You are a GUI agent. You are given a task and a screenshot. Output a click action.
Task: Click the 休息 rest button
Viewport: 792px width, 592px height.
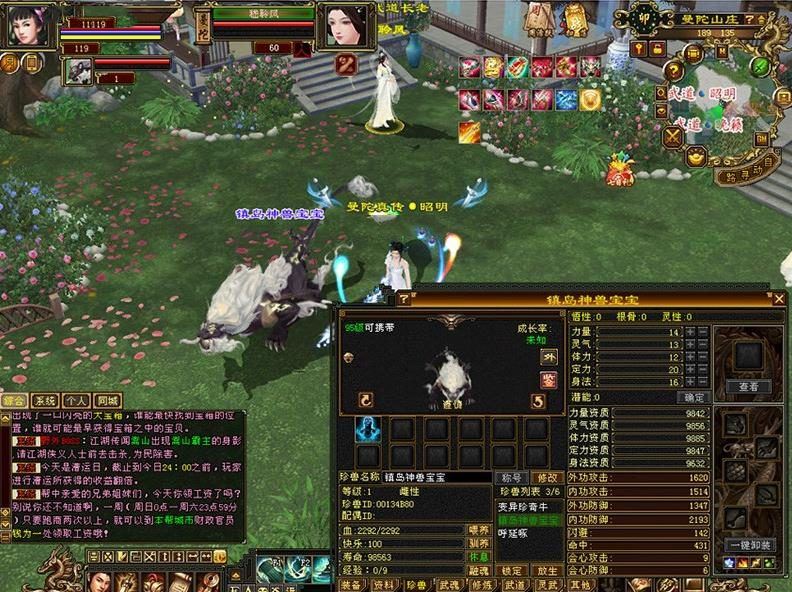tap(480, 558)
